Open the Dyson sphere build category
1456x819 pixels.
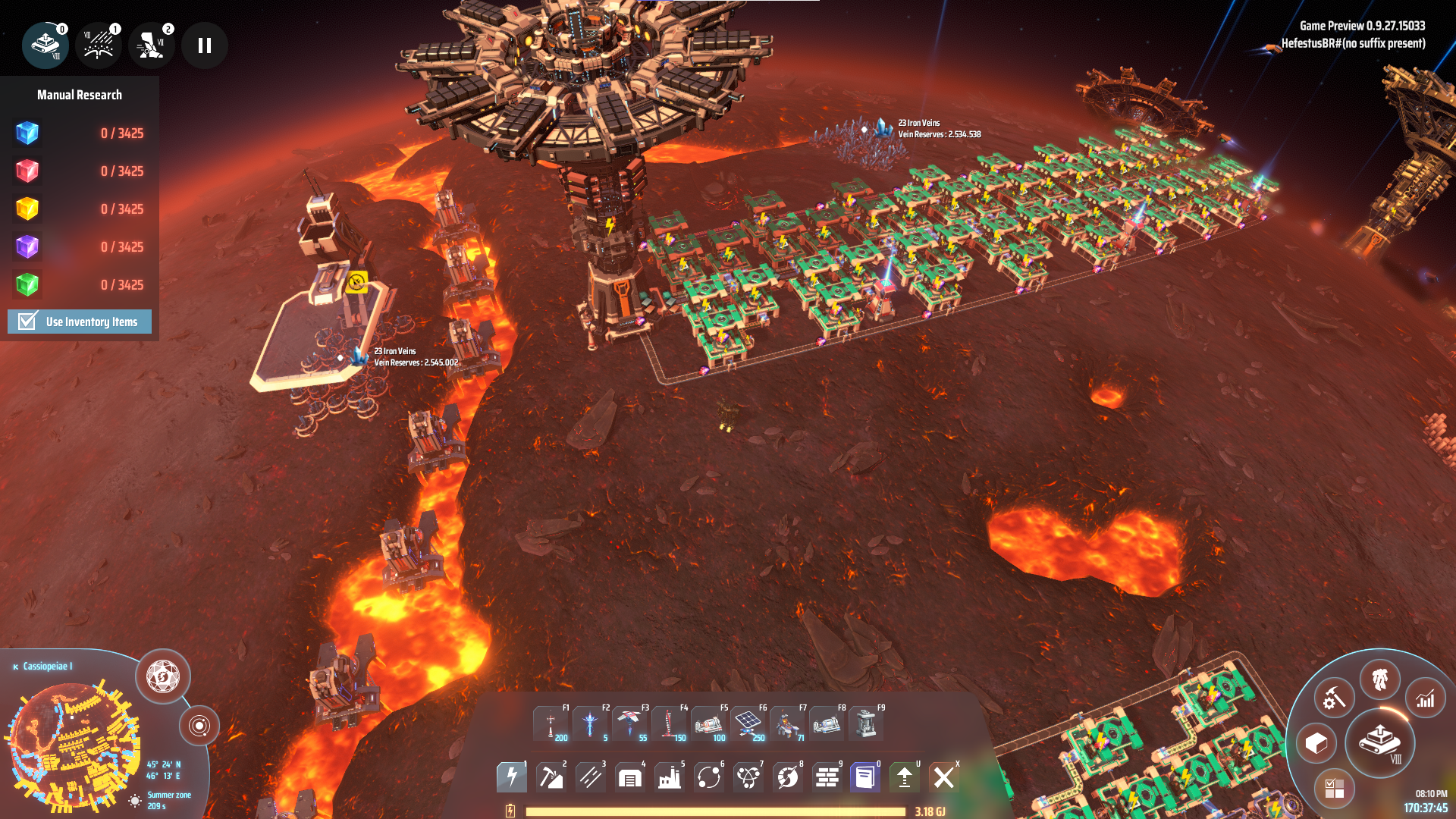click(x=788, y=777)
